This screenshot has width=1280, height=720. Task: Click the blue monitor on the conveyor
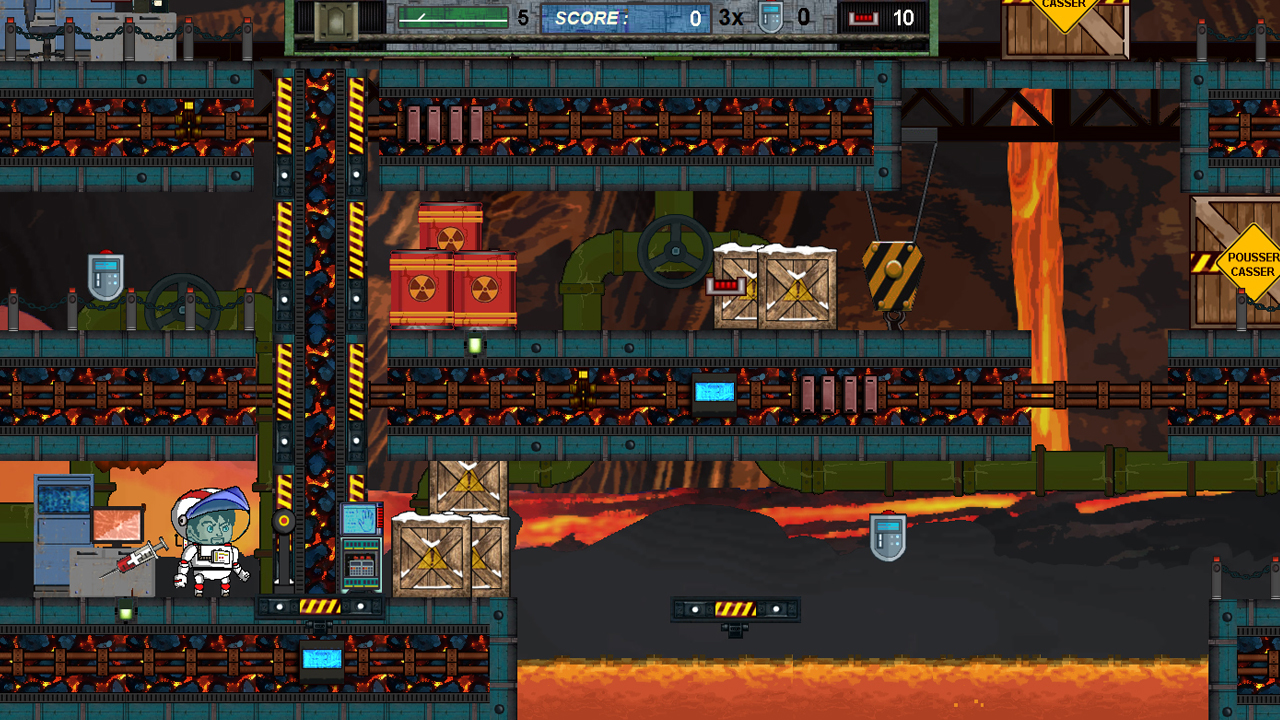coord(712,390)
